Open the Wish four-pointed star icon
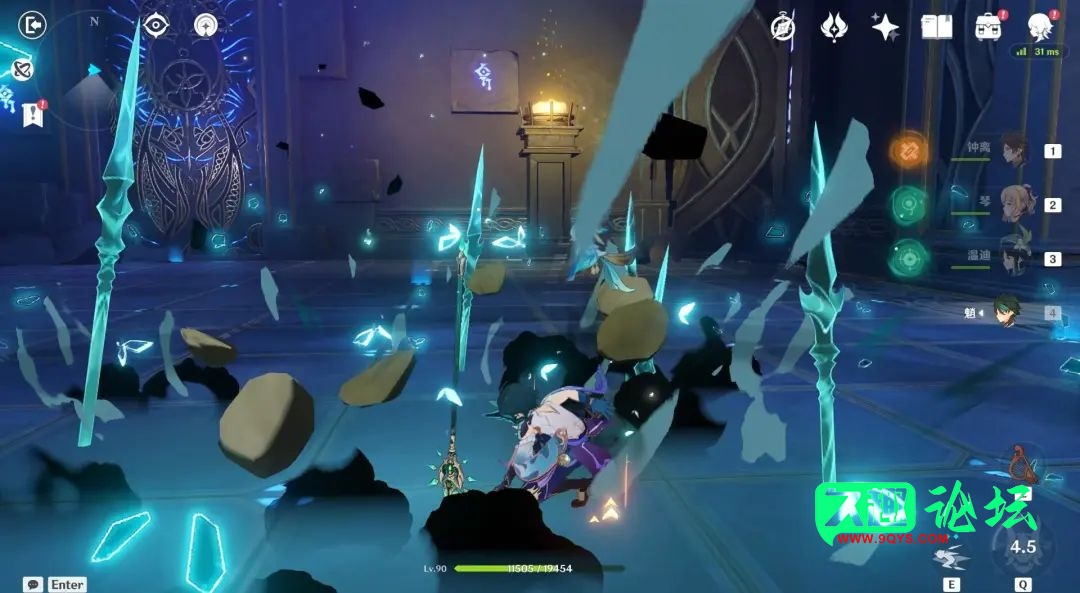Screen dimensions: 1080x593 click(x=885, y=28)
